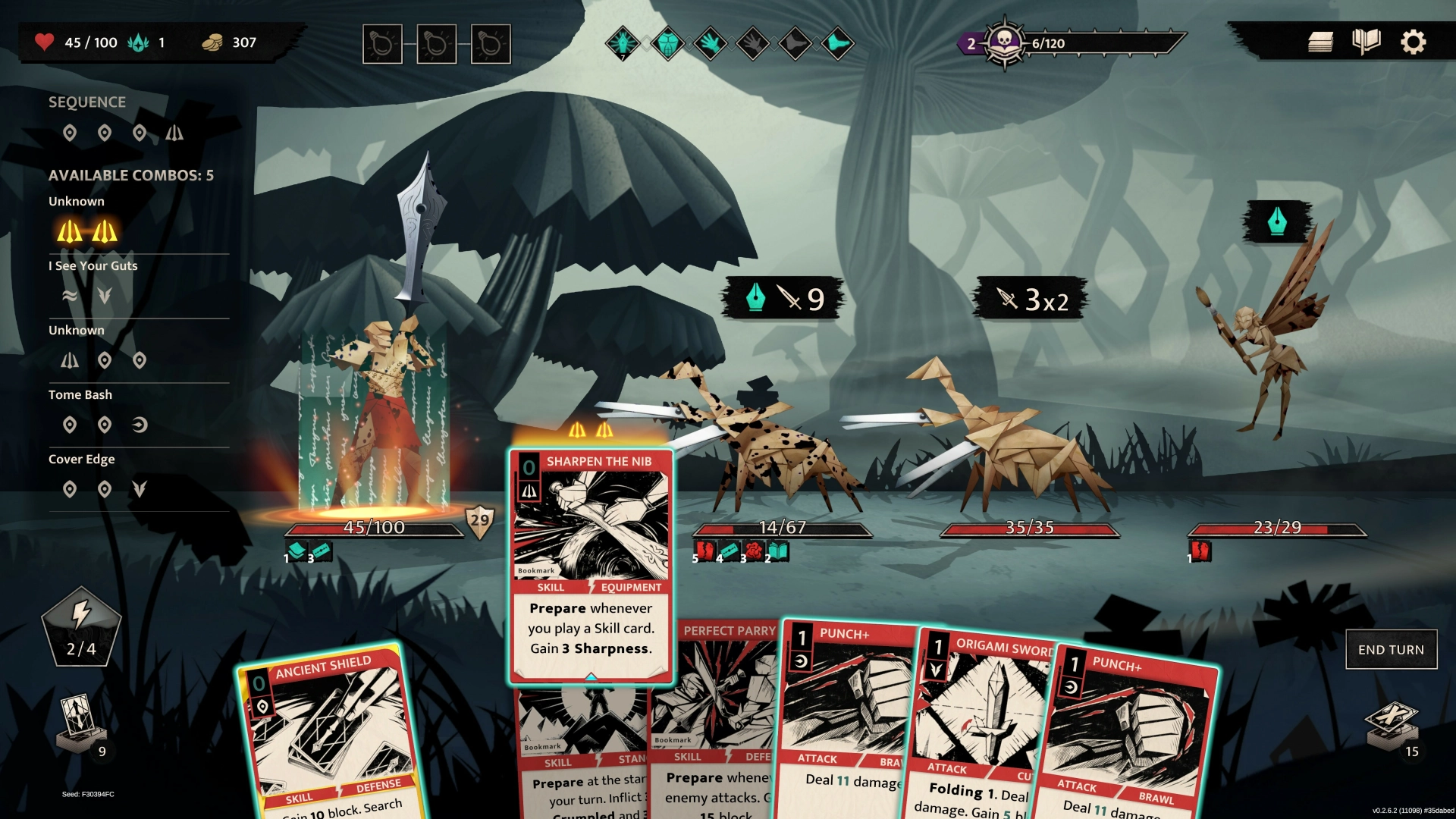1456x819 pixels.
Task: Open the open-book journal icon
Action: [1367, 42]
